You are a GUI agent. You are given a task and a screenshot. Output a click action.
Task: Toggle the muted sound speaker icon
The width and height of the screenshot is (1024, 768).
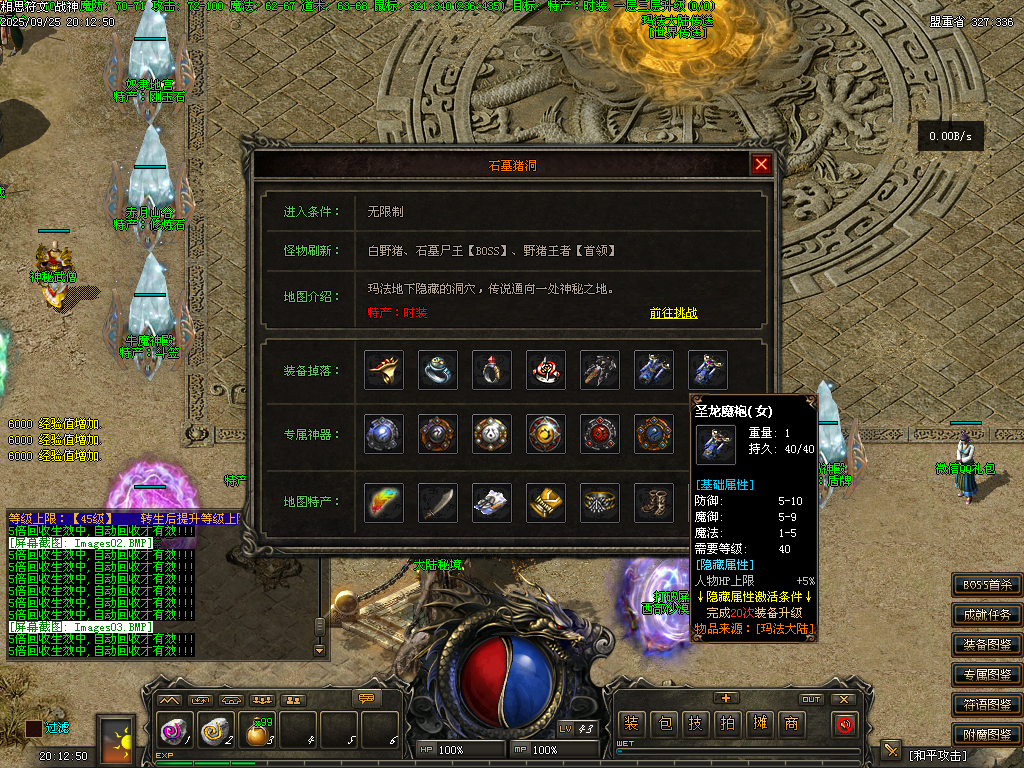846,724
